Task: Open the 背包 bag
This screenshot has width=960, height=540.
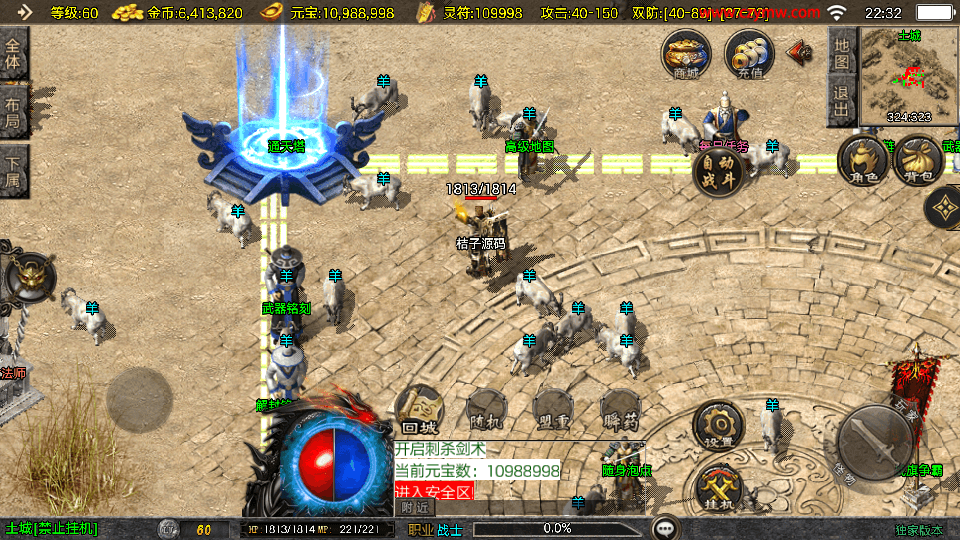Action: coord(917,161)
